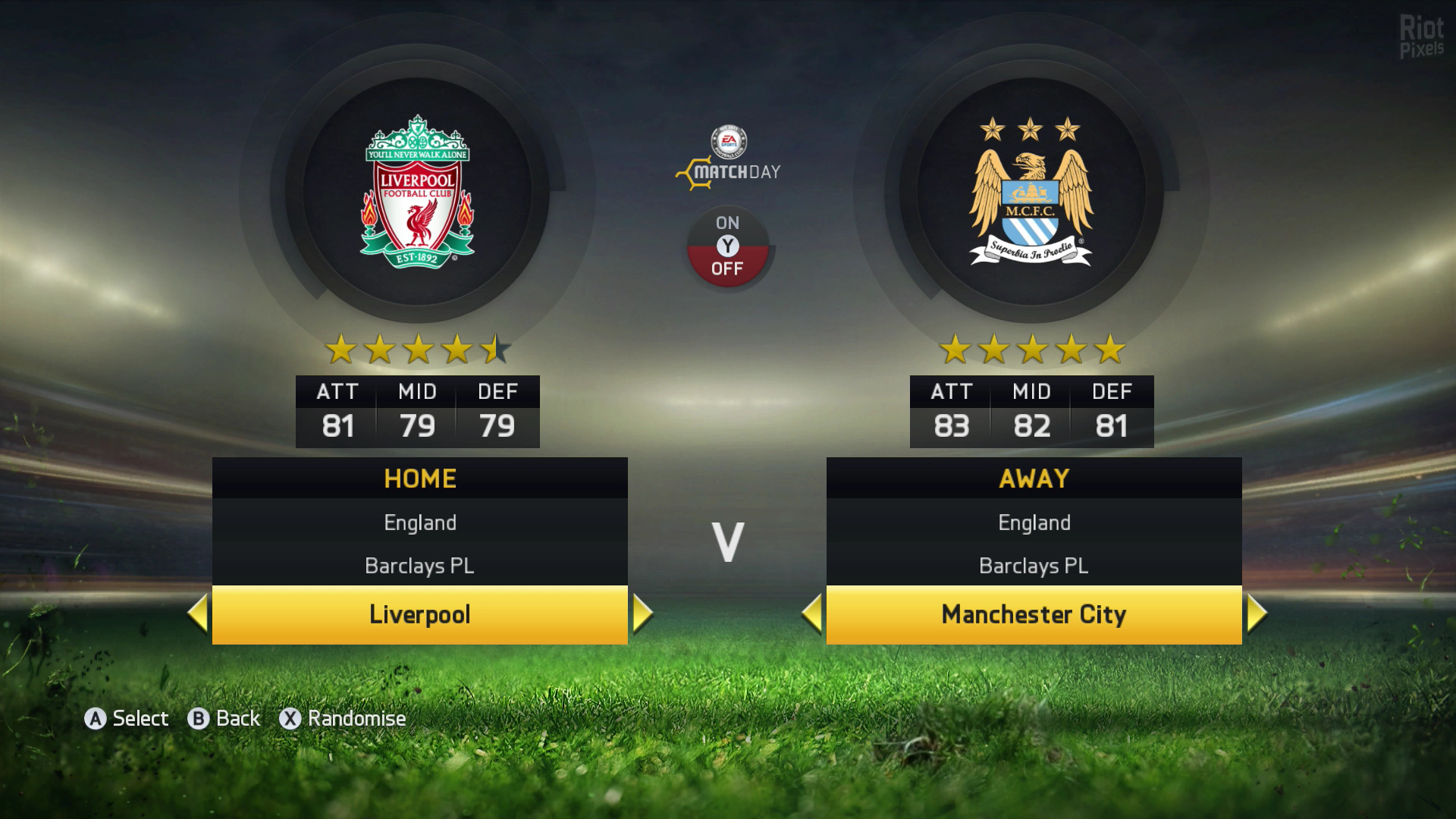Select the away side England country row

point(1034,522)
